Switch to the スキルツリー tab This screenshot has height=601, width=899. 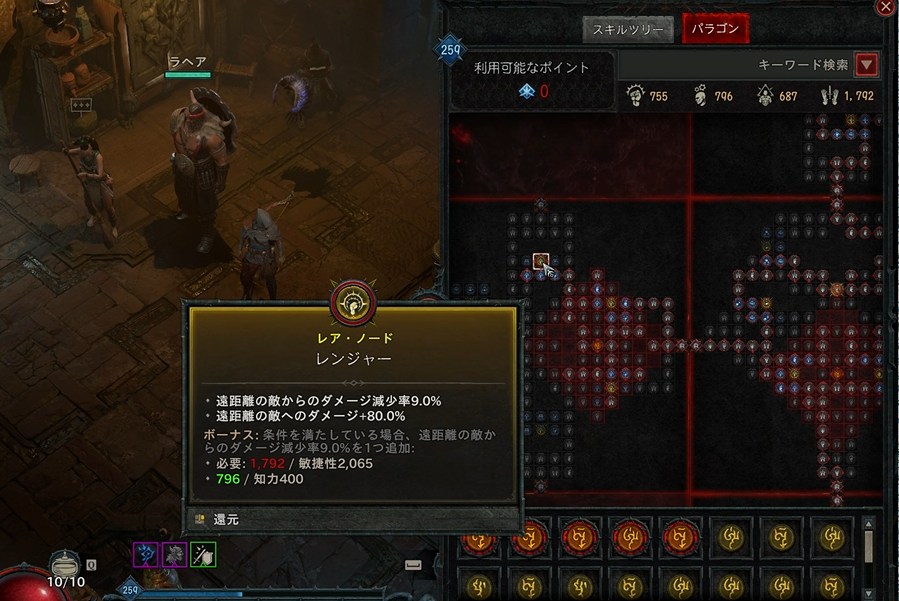[x=628, y=29]
